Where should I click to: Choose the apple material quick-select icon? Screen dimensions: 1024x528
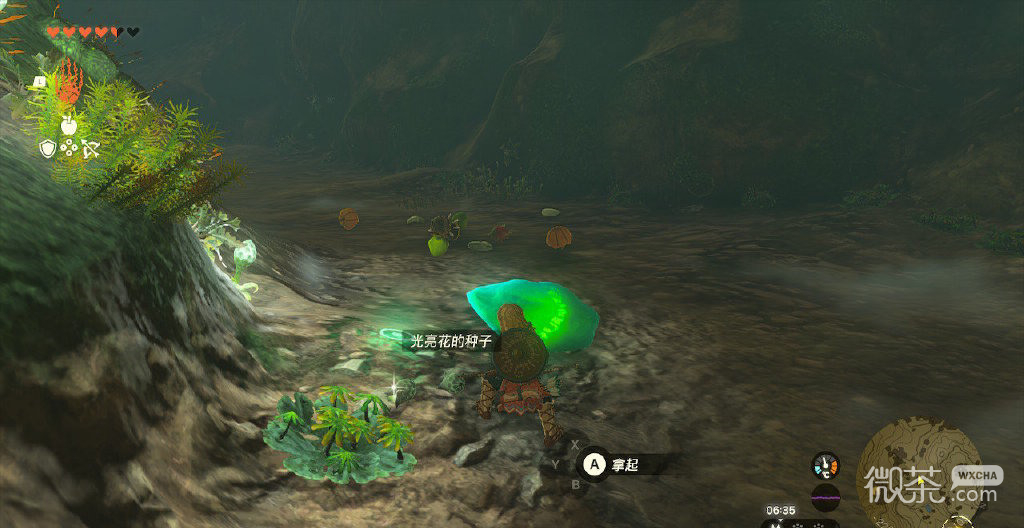click(x=69, y=125)
